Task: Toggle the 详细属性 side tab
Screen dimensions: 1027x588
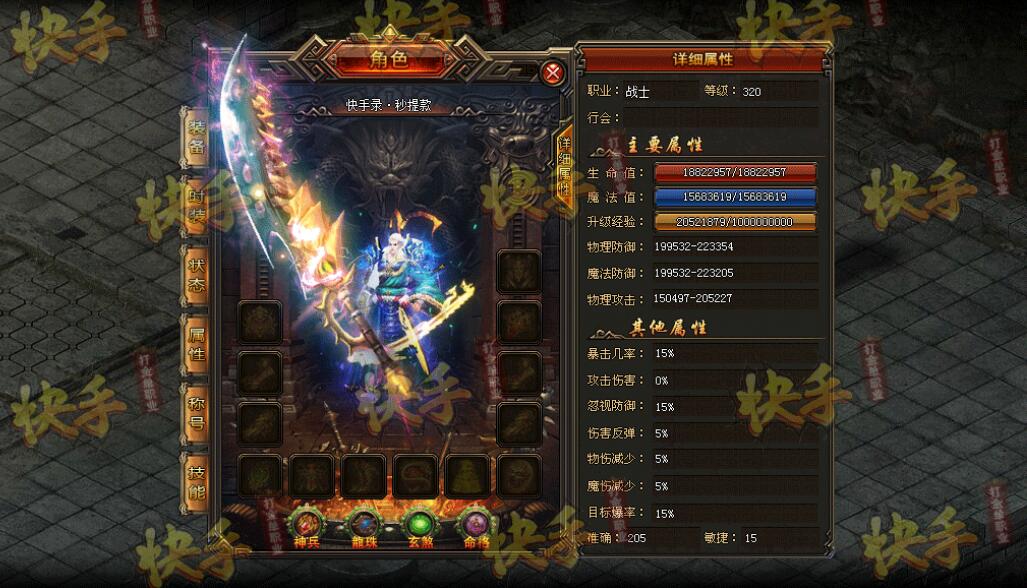Action: (564, 165)
